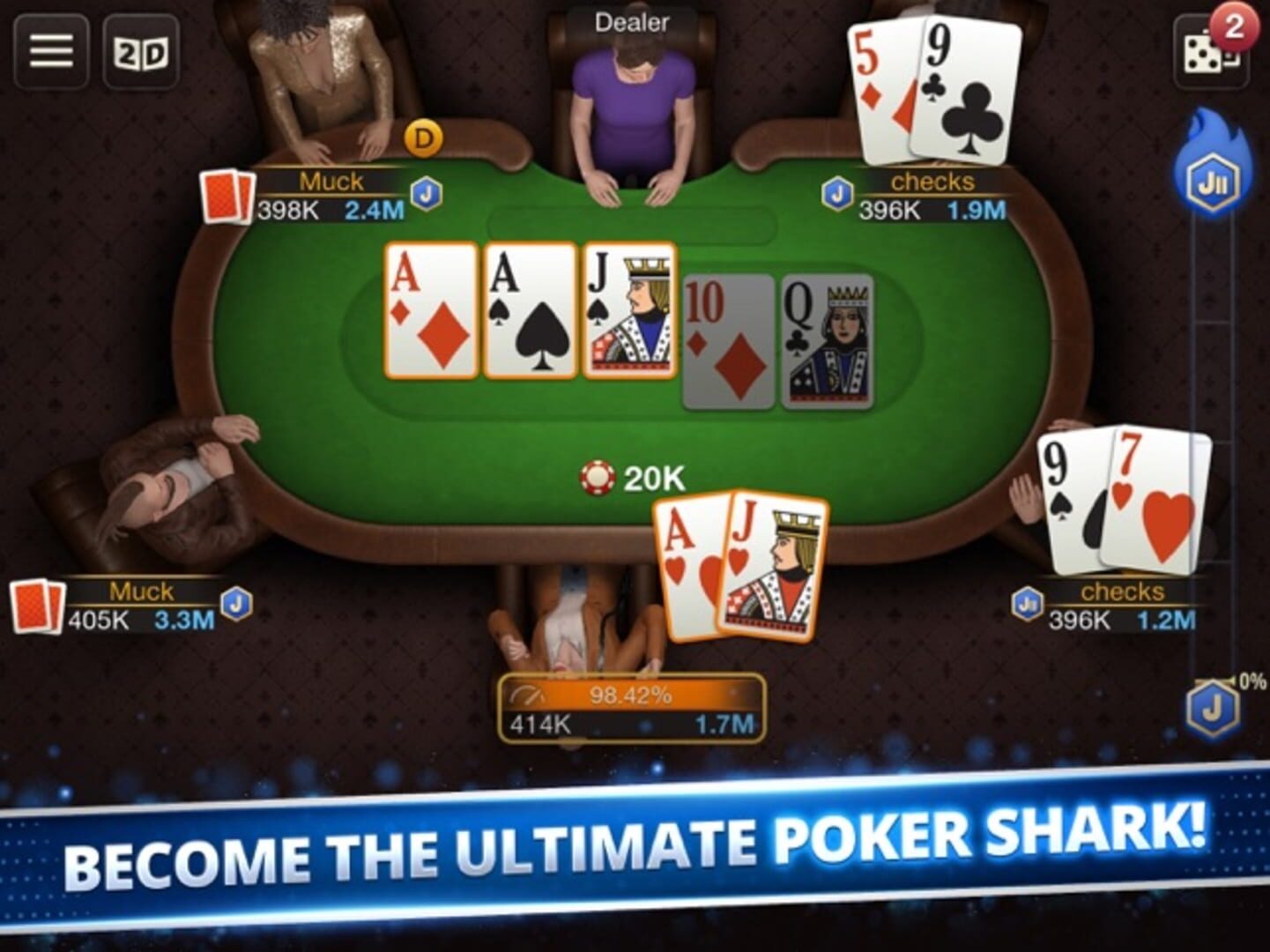Tap the Muck action label above 2.4M

[330, 182]
